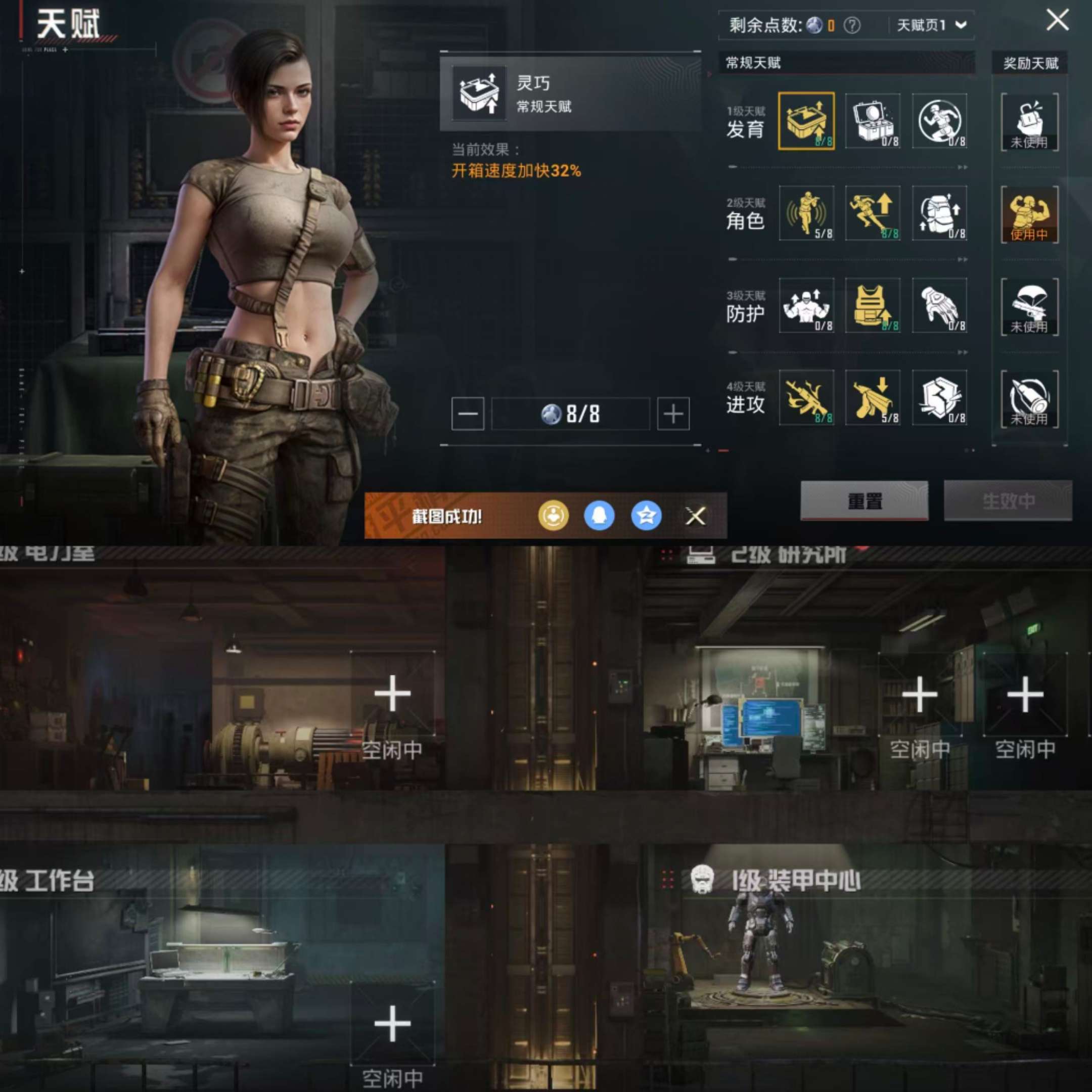Share screenshot via the QQ penguin icon
Image resolution: width=1092 pixels, height=1092 pixels.
click(600, 516)
